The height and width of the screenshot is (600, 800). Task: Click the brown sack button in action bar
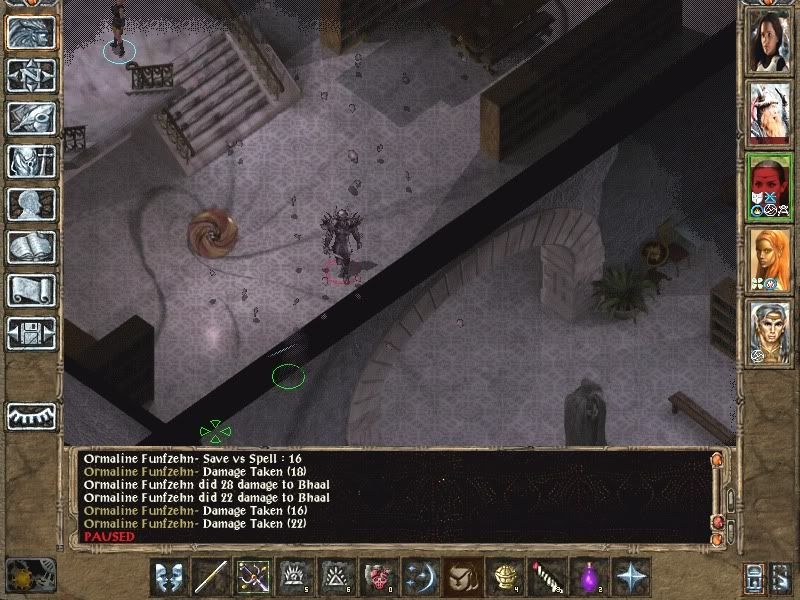click(464, 577)
